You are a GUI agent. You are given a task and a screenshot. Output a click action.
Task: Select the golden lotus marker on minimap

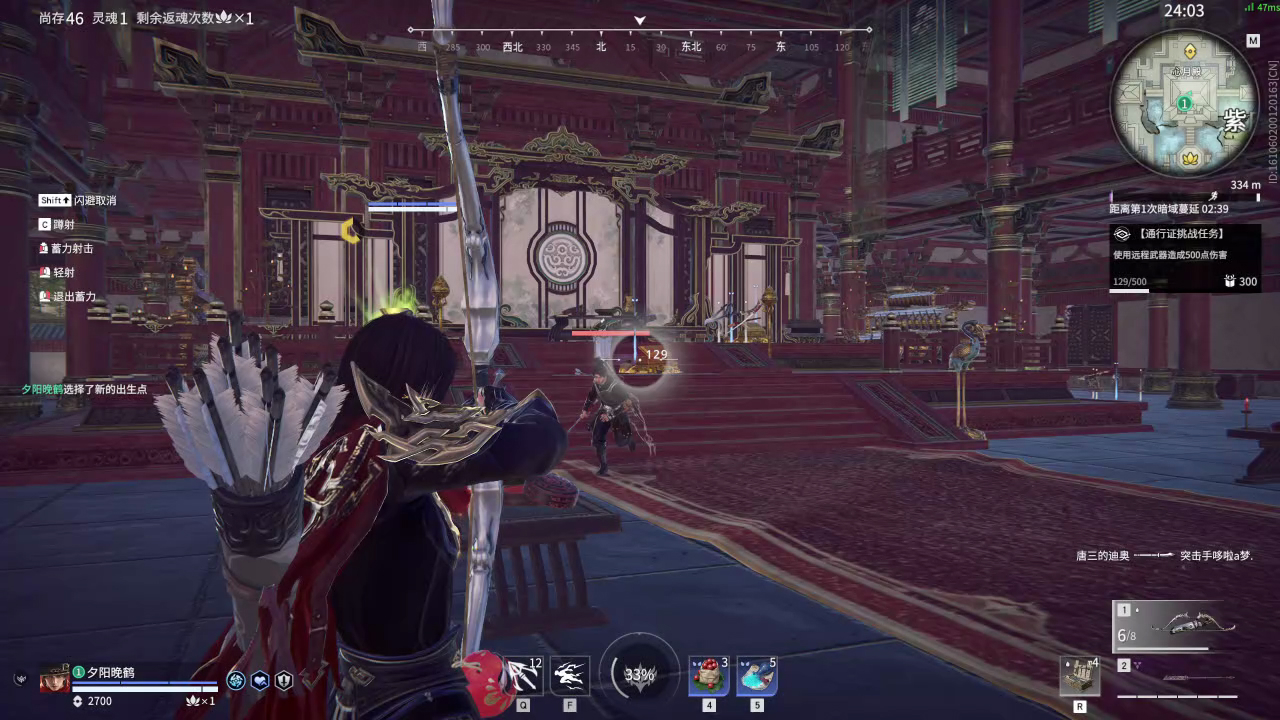pos(1191,158)
